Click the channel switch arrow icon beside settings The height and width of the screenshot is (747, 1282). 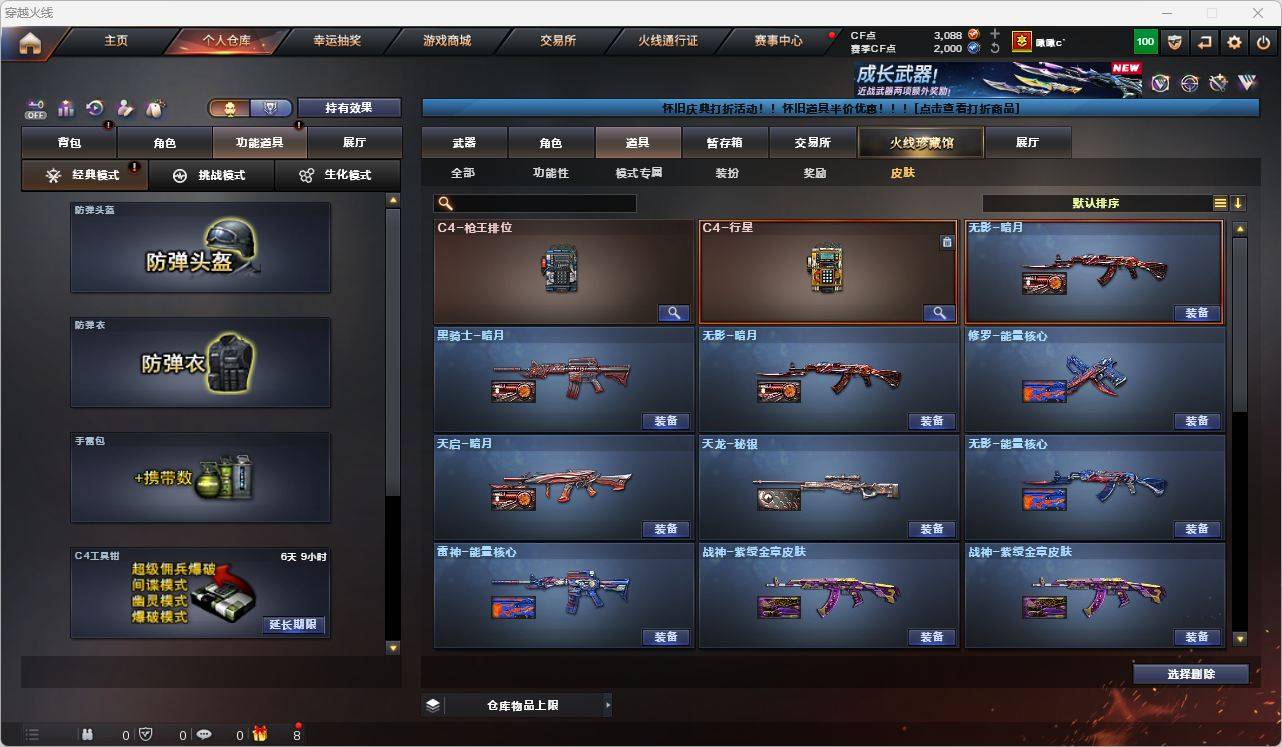coord(1204,41)
